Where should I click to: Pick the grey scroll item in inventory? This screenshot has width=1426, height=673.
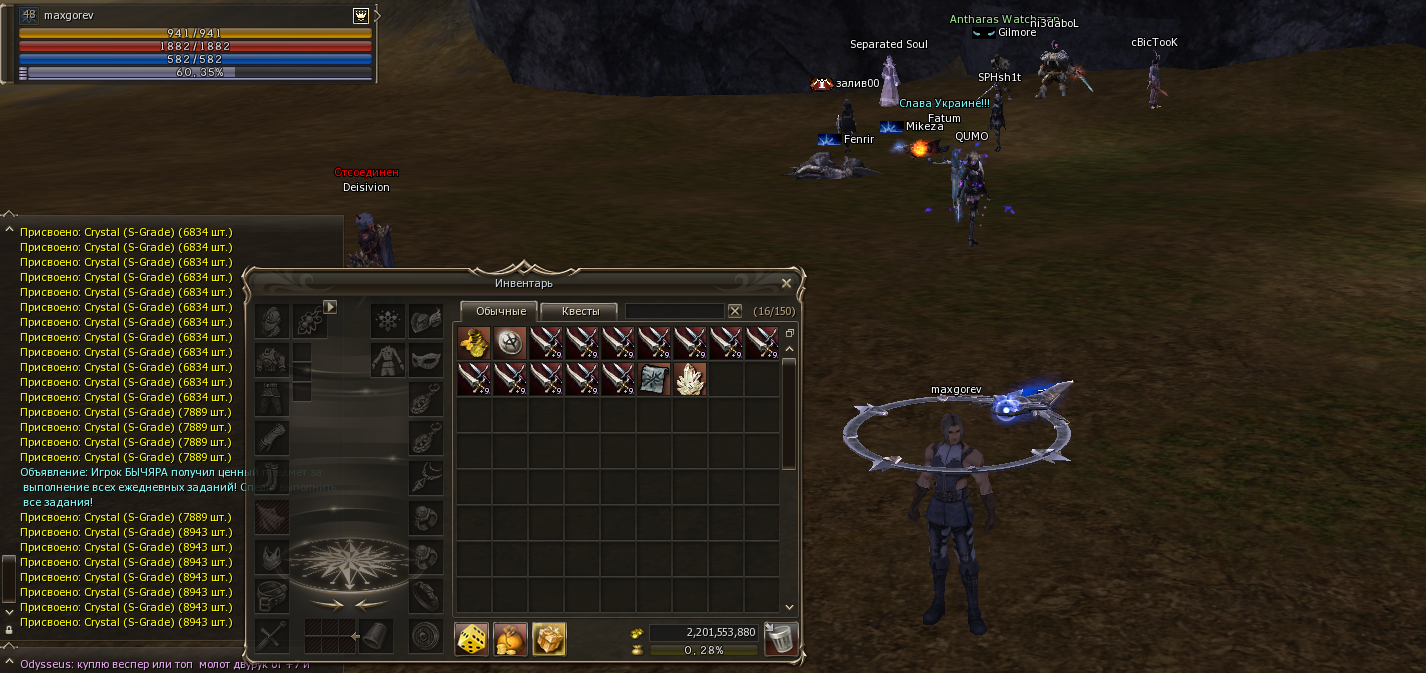(654, 379)
